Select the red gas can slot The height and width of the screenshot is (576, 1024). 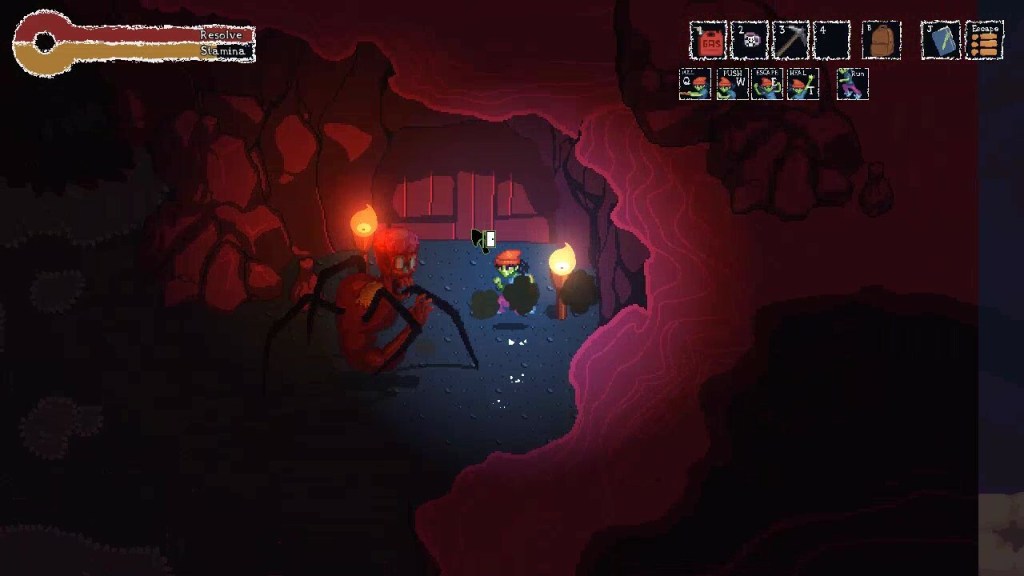click(708, 40)
